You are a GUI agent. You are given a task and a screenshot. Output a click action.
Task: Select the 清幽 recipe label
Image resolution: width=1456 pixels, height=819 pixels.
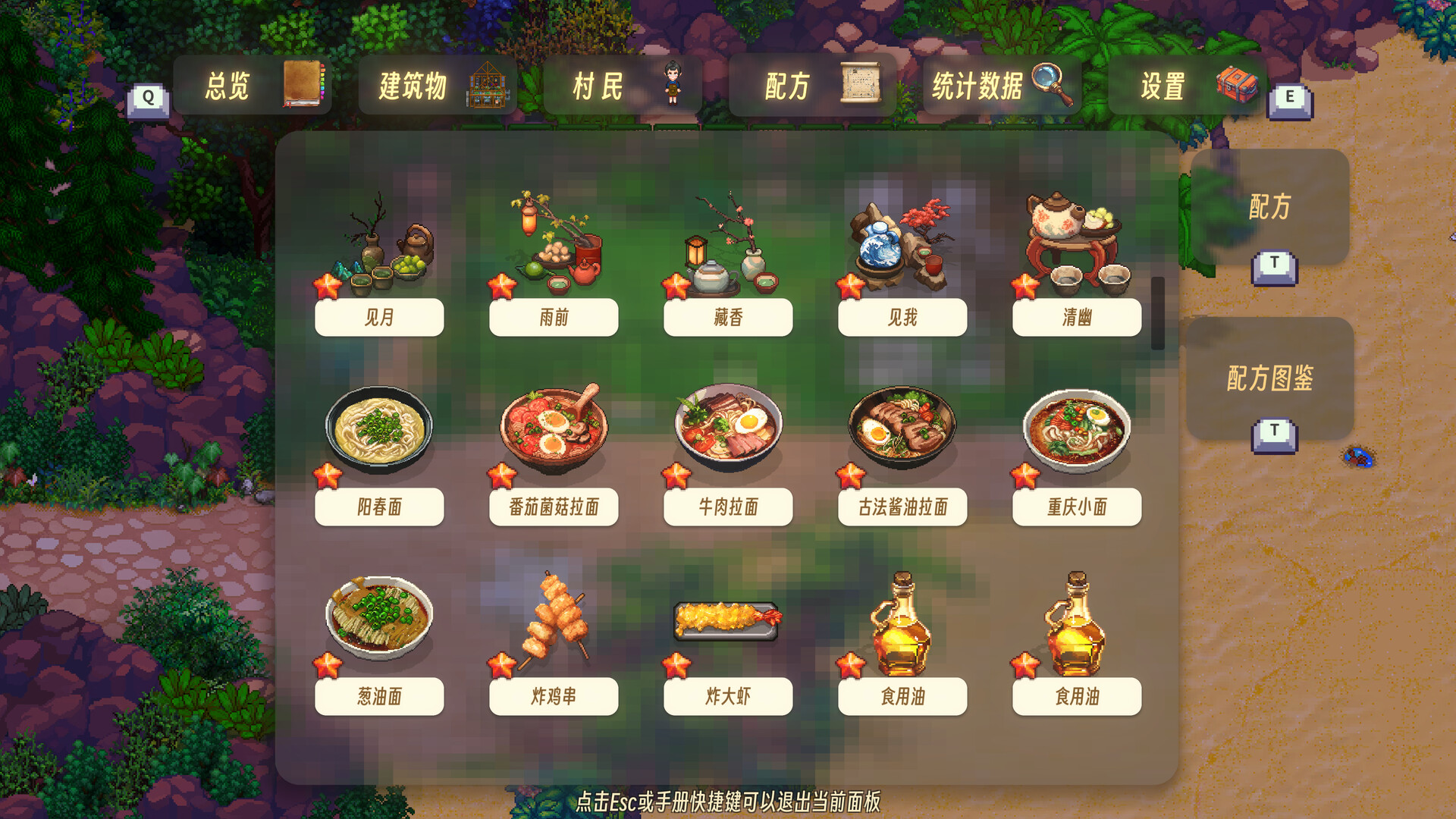click(x=1076, y=318)
